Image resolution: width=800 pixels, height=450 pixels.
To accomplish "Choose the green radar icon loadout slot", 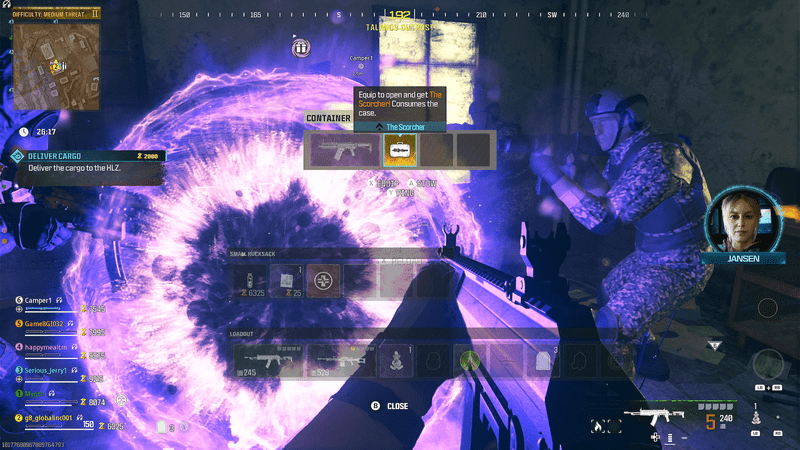I will [466, 360].
